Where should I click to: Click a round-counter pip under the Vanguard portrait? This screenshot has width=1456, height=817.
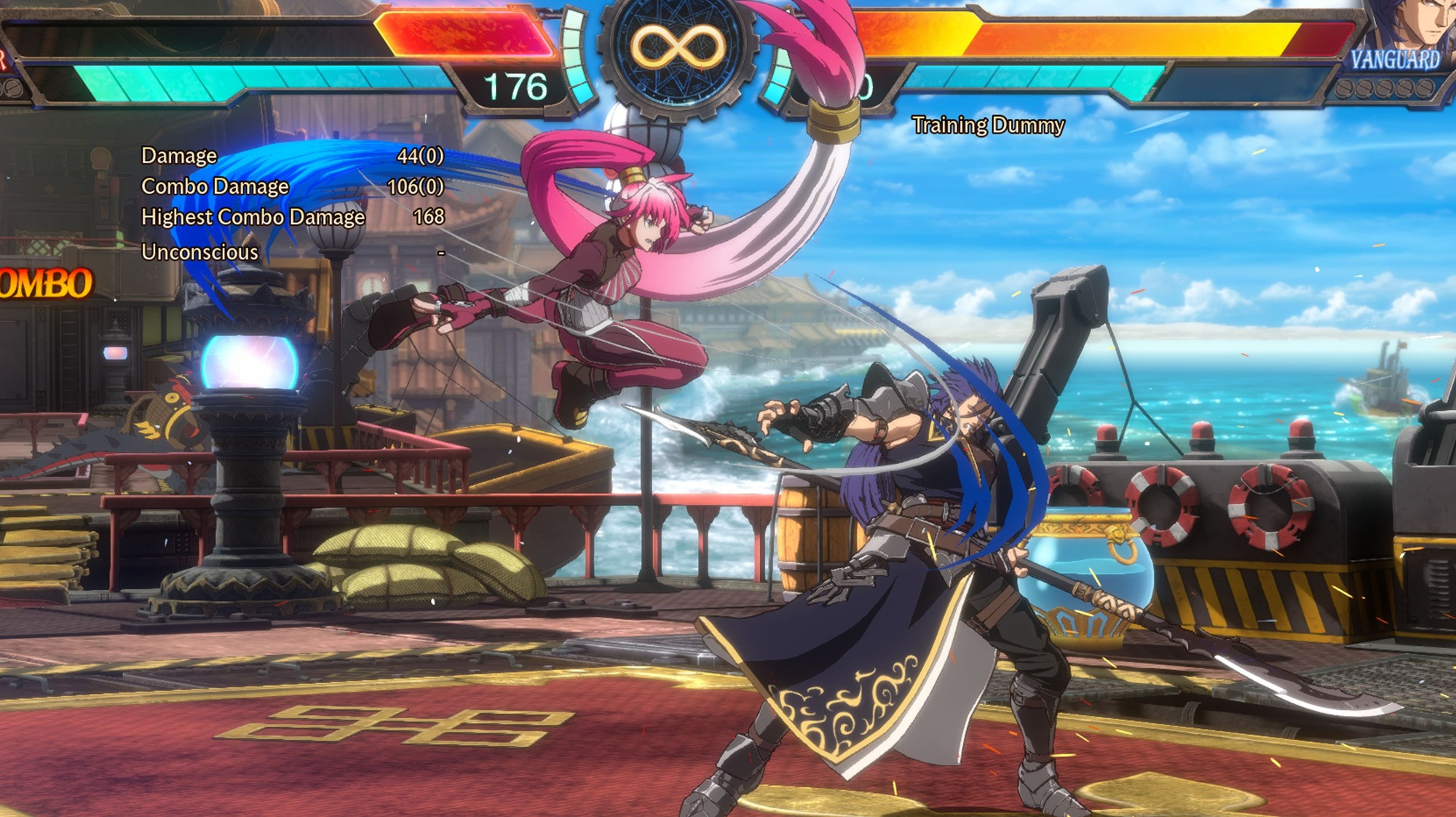coord(1405,89)
